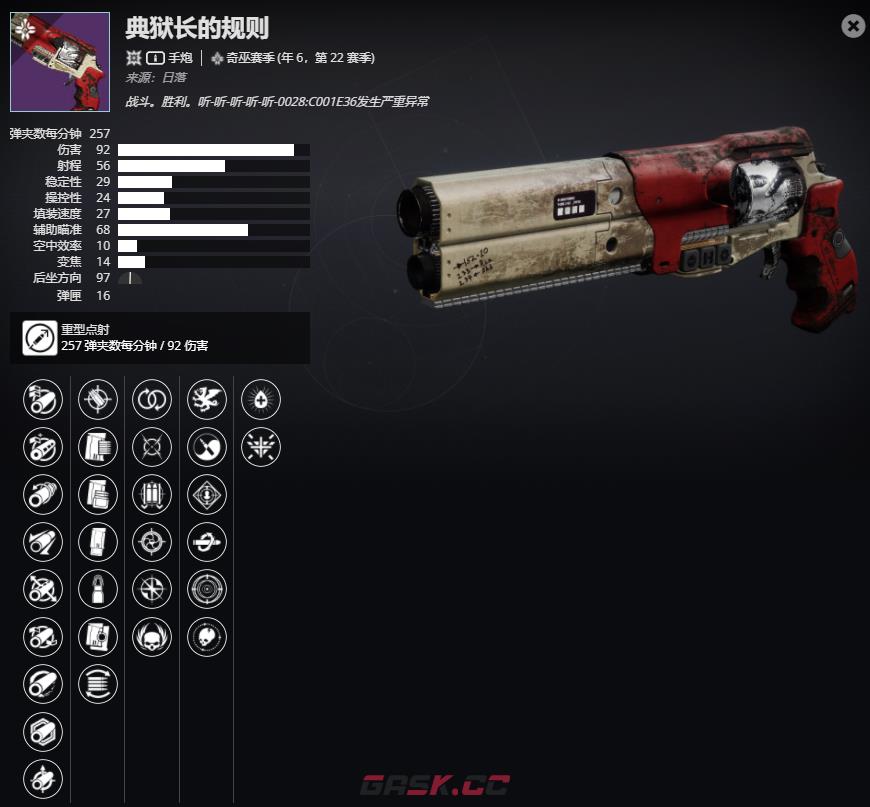The image size is (870, 807).
Task: Choose the coiled spring magazine perk
Action: click(x=98, y=684)
